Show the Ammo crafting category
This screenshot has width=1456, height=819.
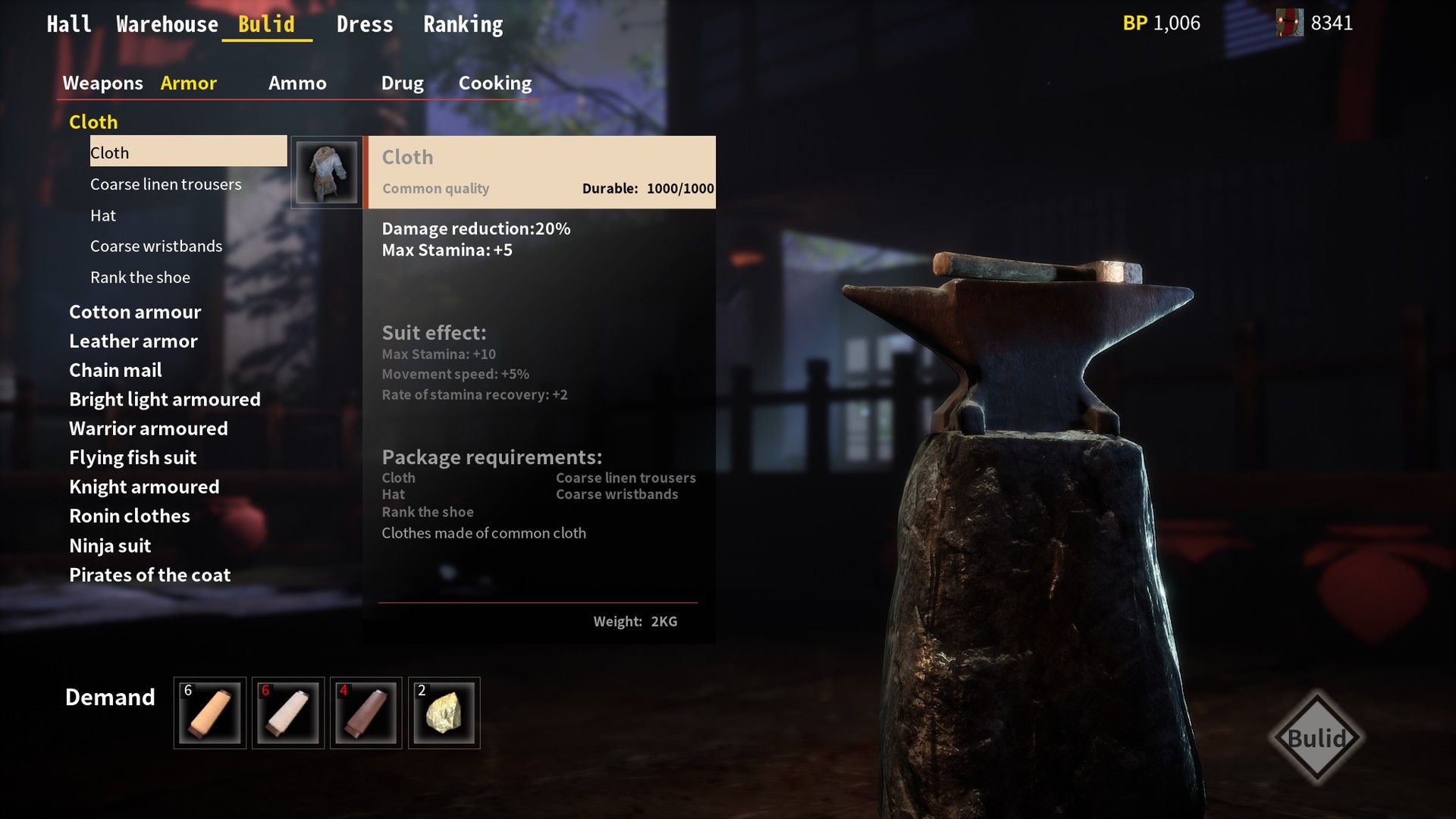[297, 83]
